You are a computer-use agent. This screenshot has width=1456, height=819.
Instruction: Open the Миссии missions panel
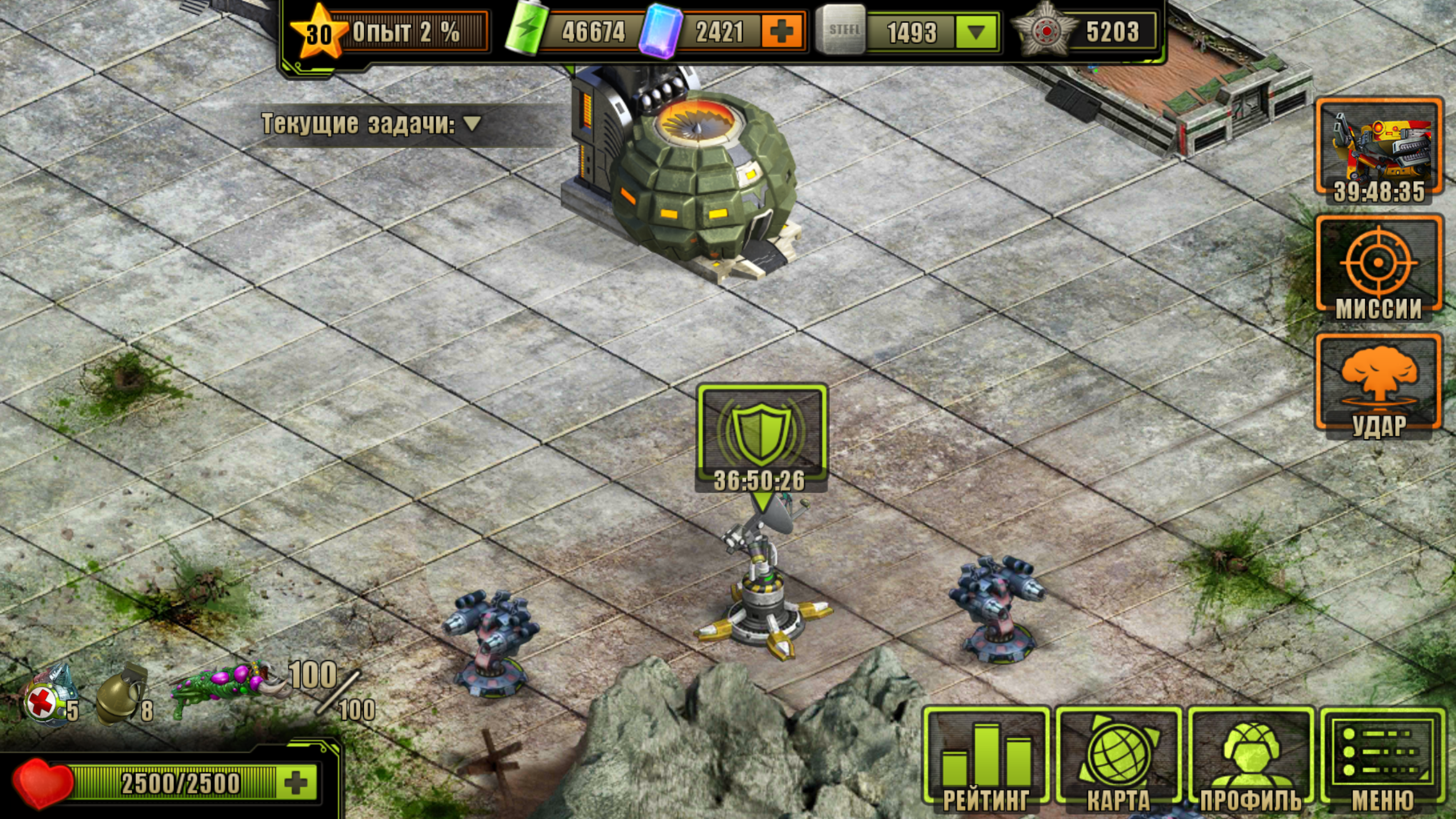pos(1379,267)
